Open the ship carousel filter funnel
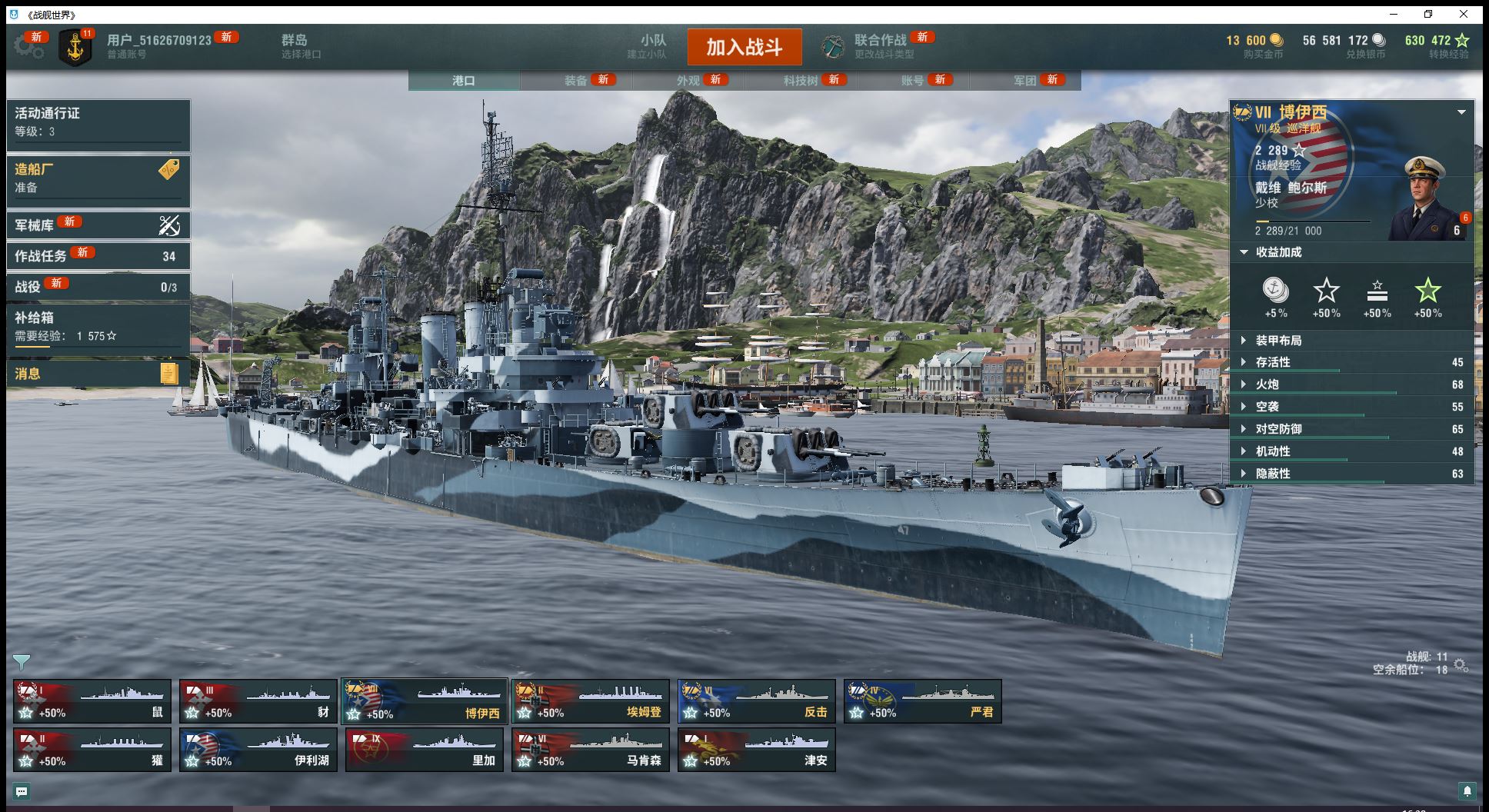 pyautogui.click(x=22, y=661)
